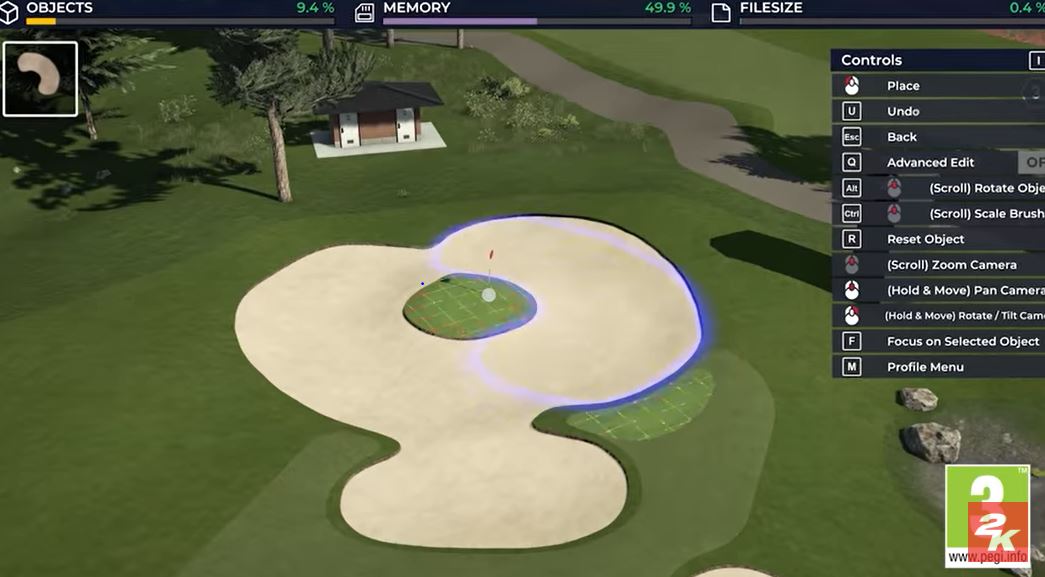Image resolution: width=1045 pixels, height=577 pixels.
Task: Select the bunker shape thumbnail
Action: tap(40, 79)
